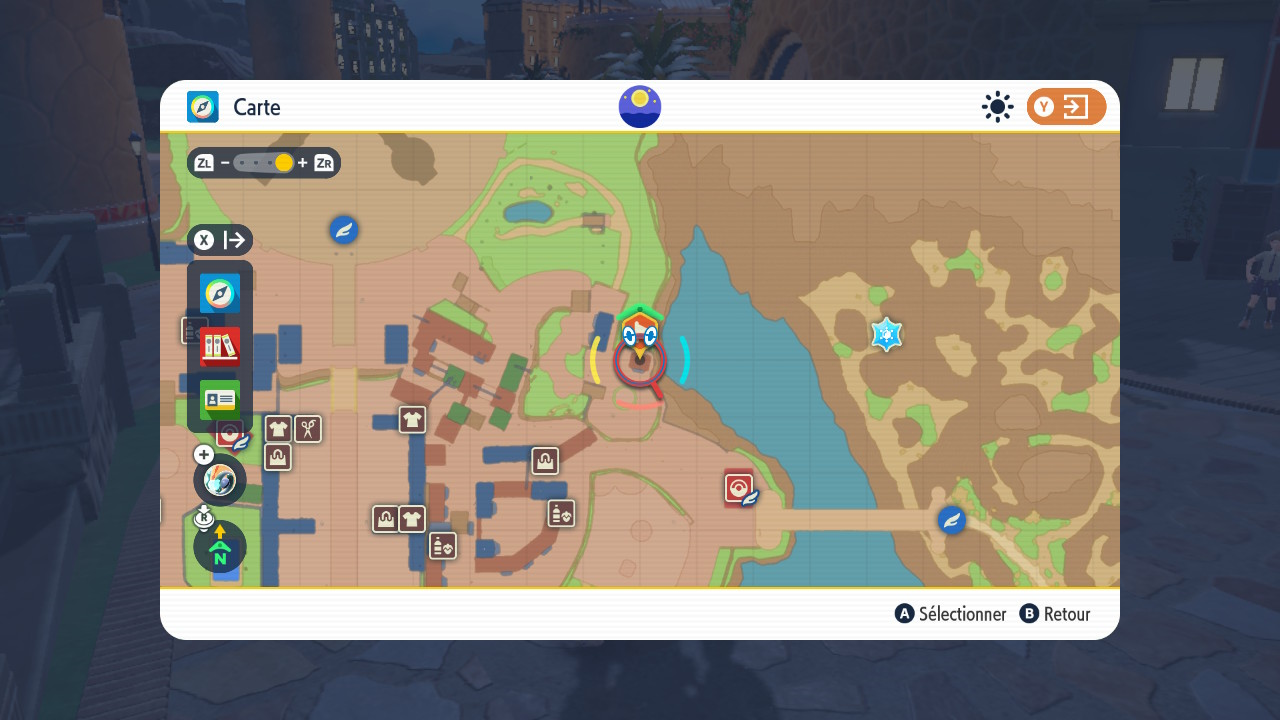Click the day-night time icon in header
The height and width of the screenshot is (720, 1280).
click(640, 107)
